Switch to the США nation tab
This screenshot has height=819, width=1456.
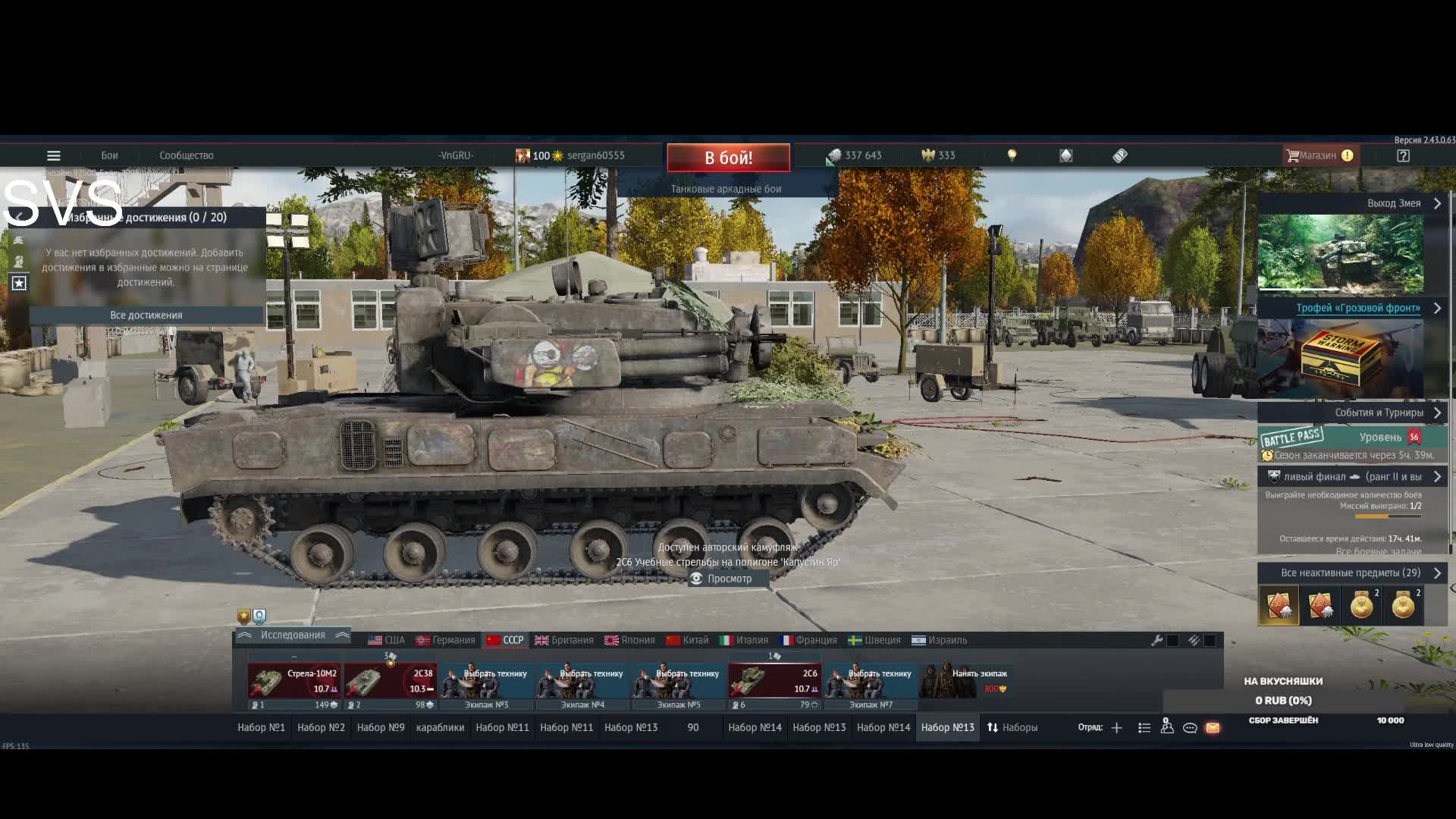[x=386, y=640]
